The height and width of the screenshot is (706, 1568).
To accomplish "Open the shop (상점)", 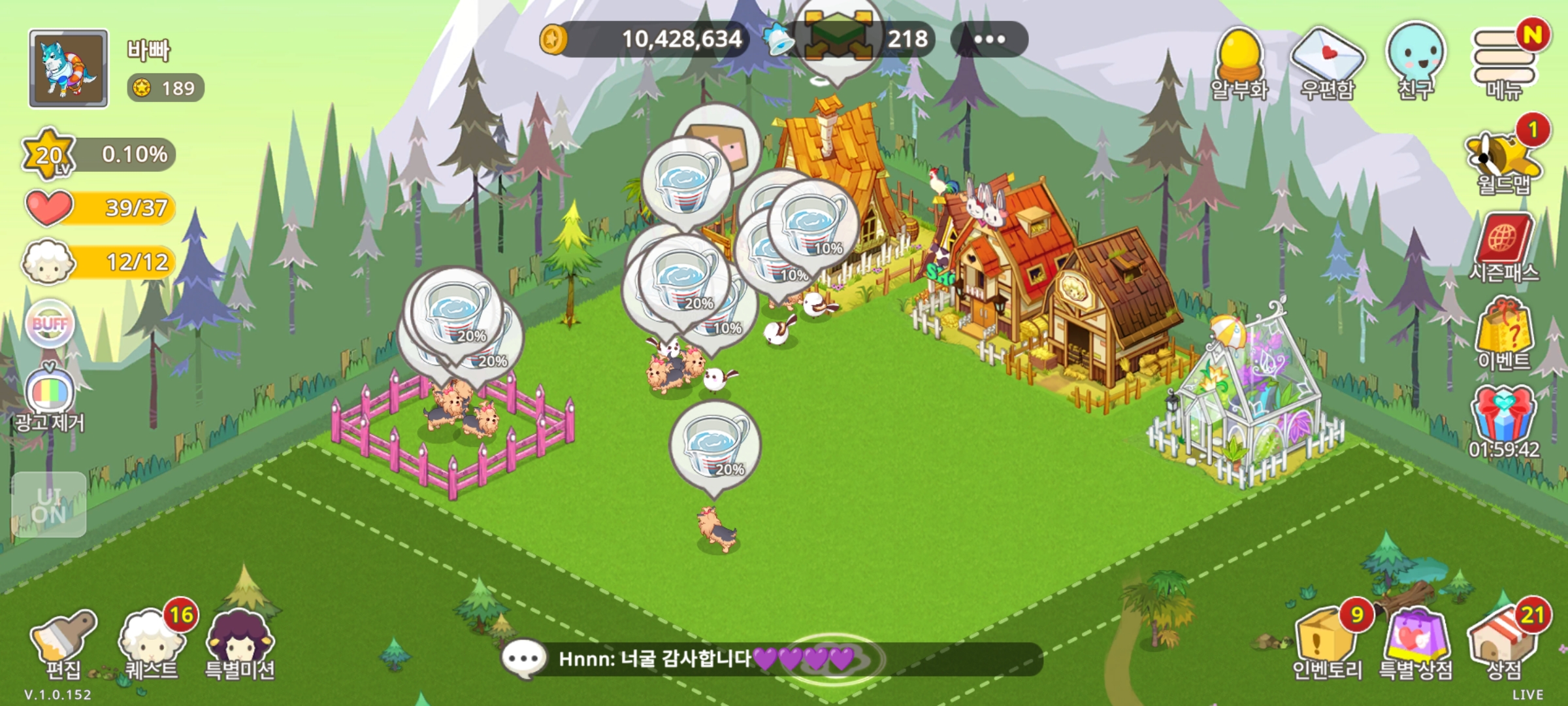I will click(1504, 644).
